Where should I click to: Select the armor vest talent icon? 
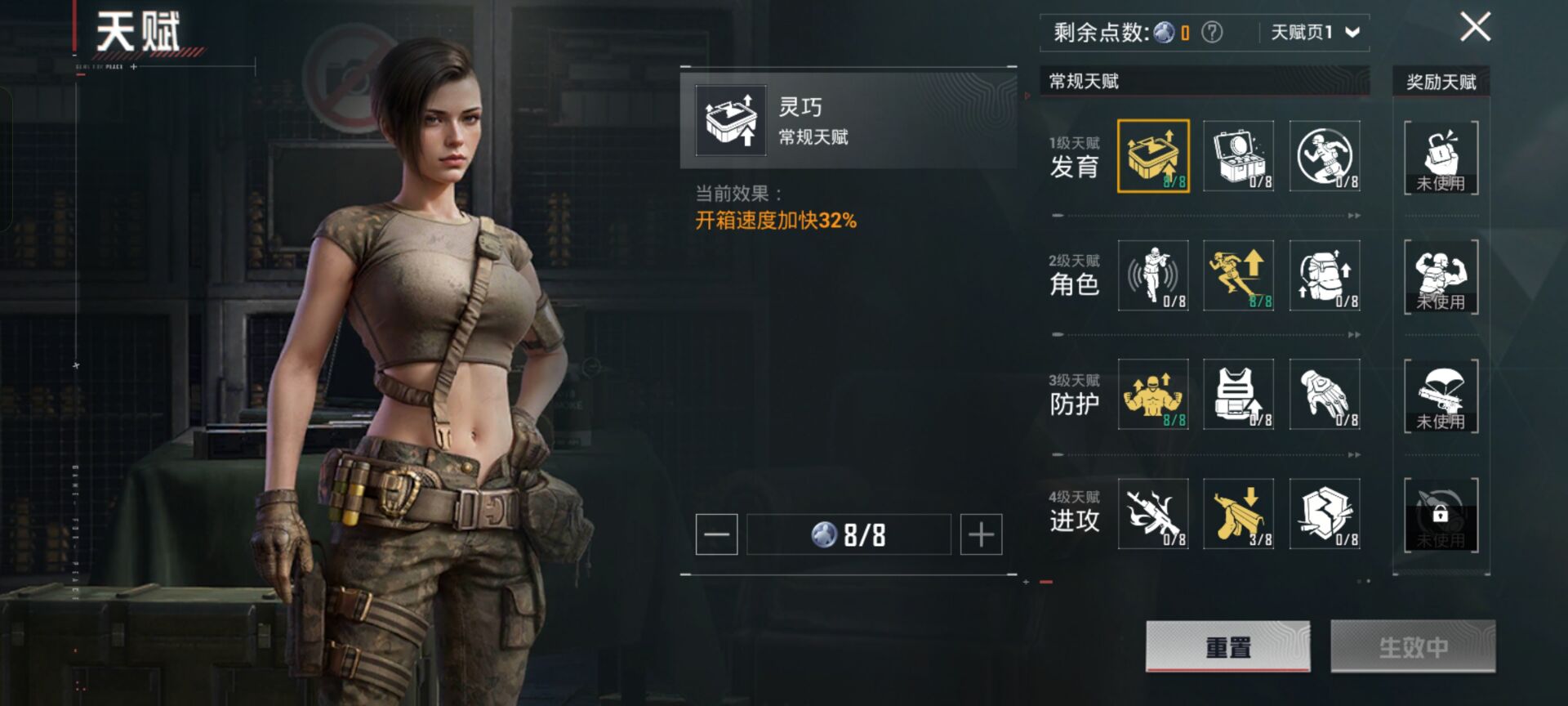coord(1238,395)
